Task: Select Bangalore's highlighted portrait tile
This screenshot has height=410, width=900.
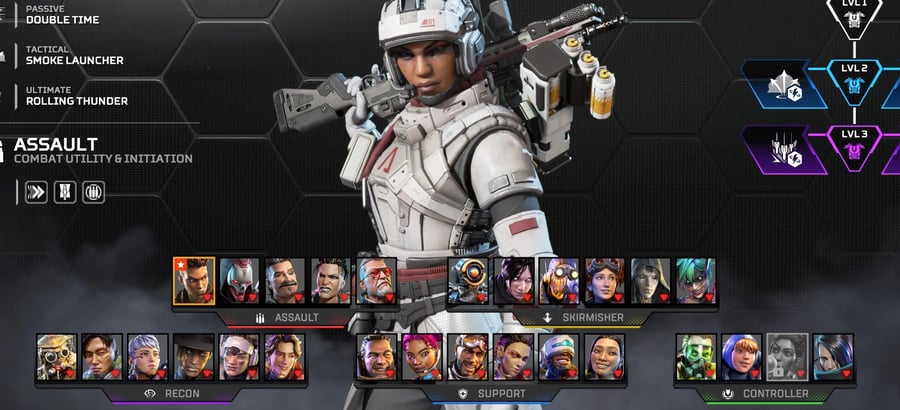Action: click(x=194, y=281)
